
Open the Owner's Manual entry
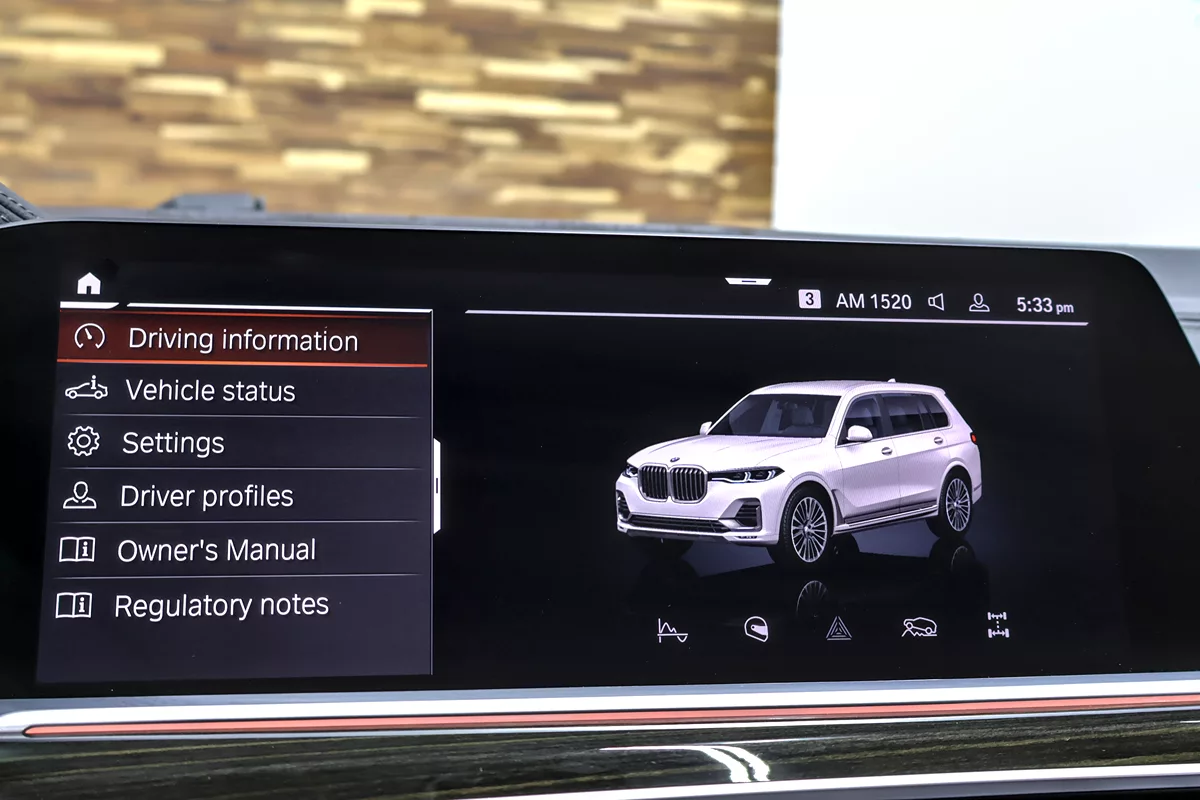click(216, 550)
